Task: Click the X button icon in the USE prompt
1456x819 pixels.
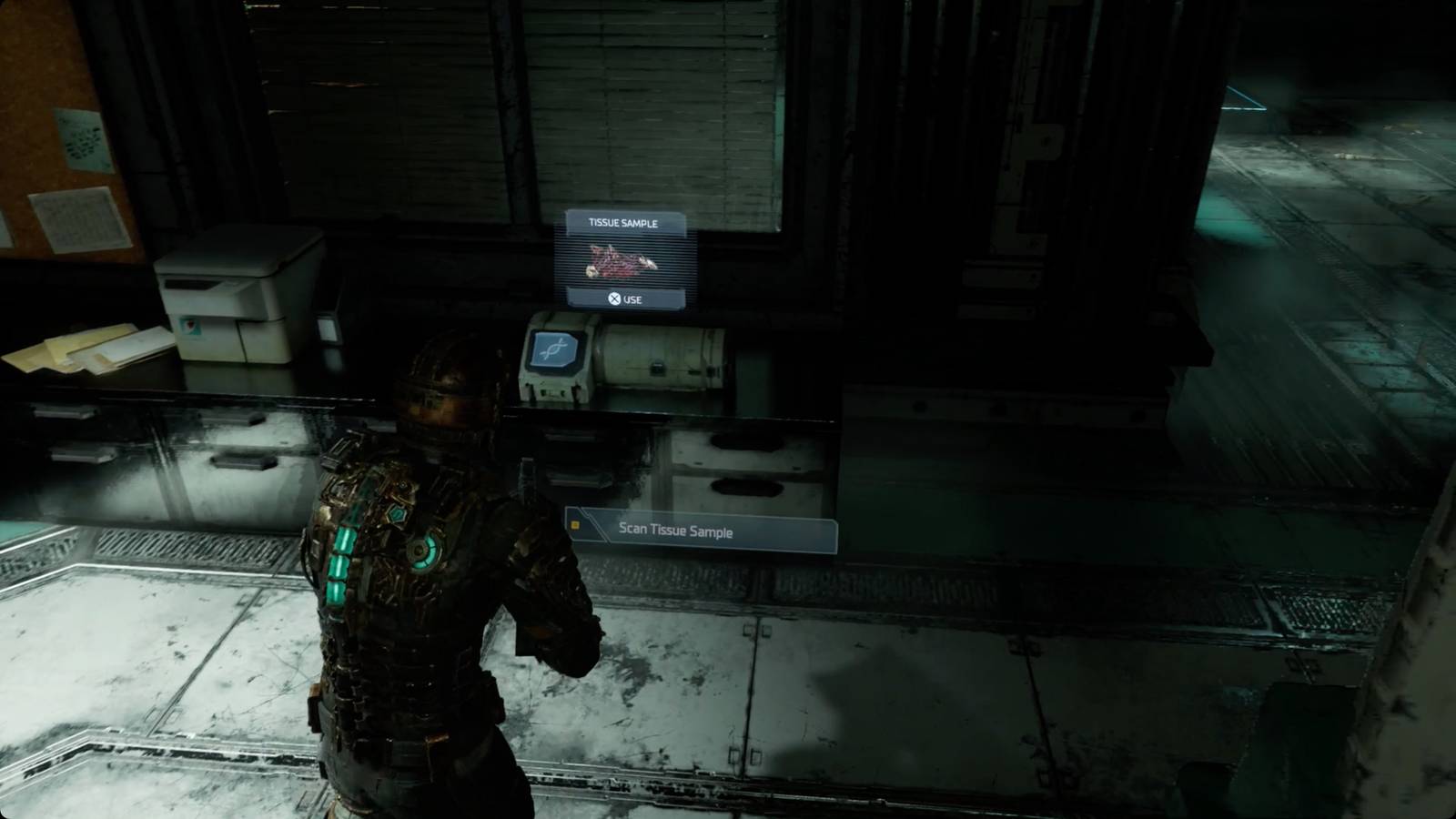Action: 614,298
